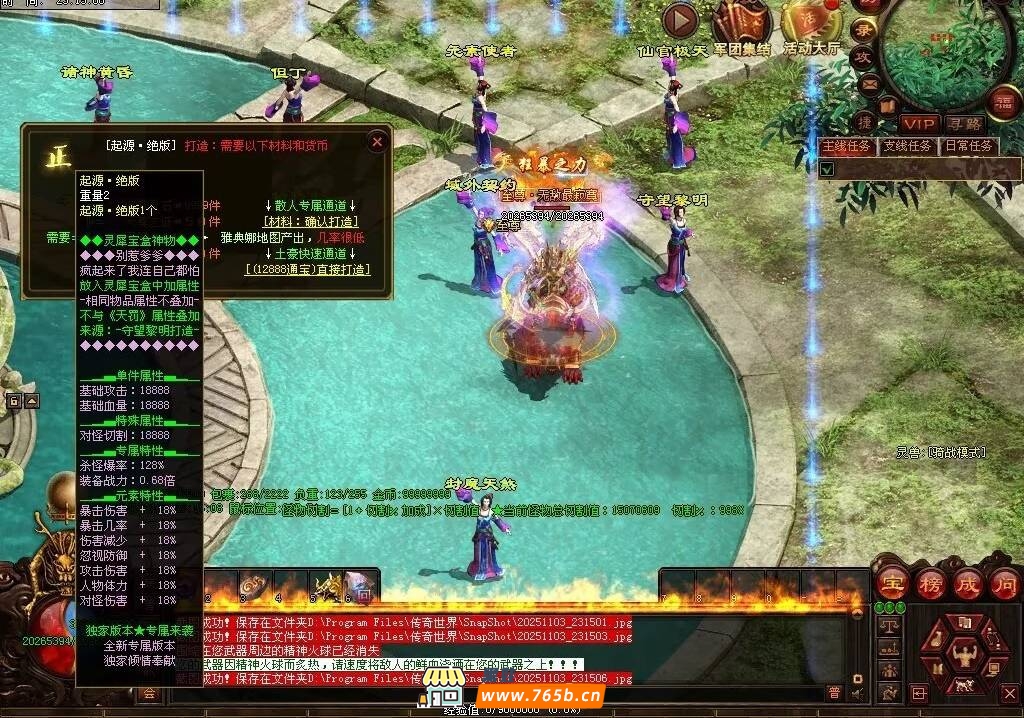Open the 成 achievements button
1024x718 pixels.
click(968, 582)
